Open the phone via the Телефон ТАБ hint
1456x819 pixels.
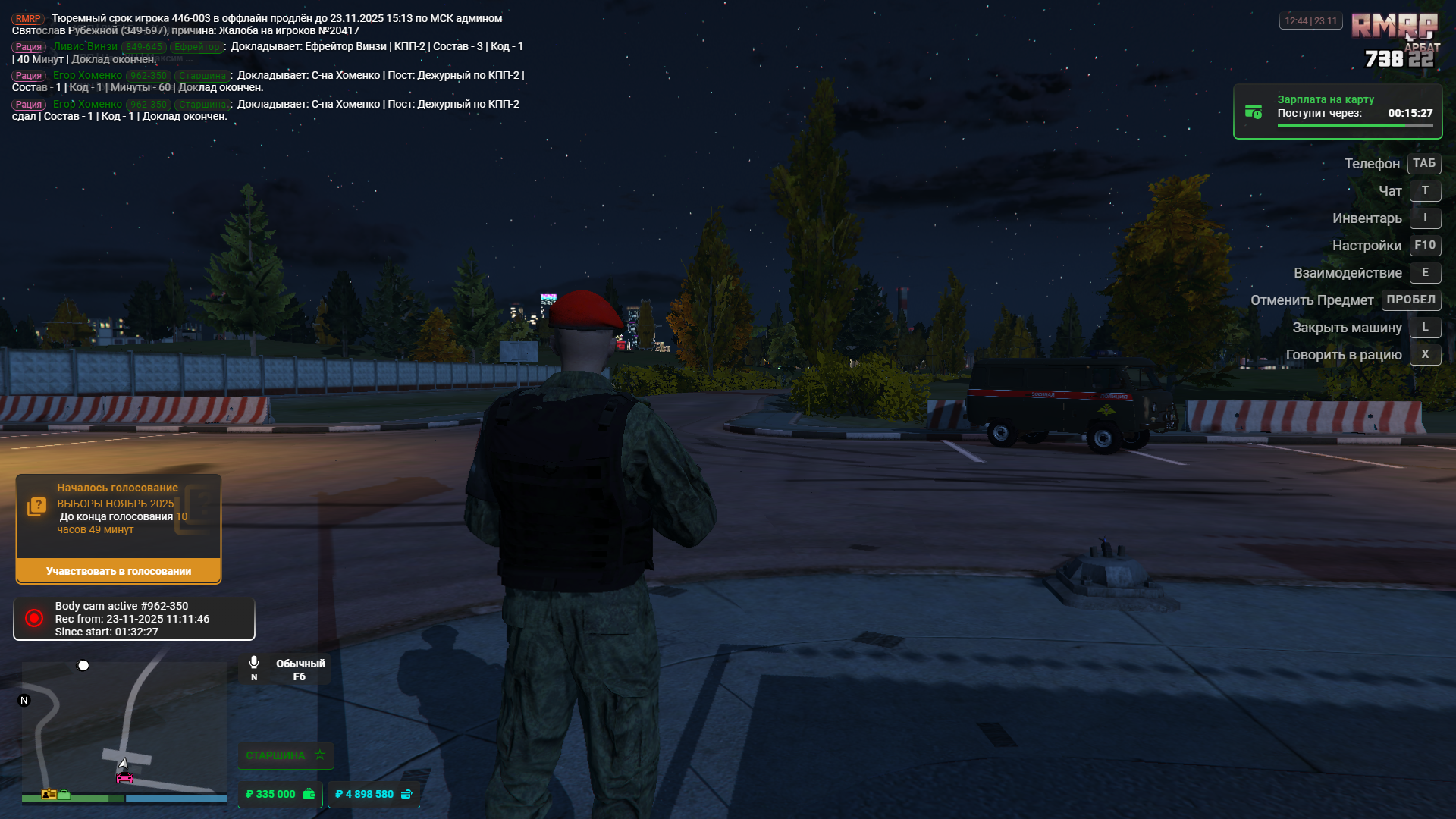(x=1423, y=163)
